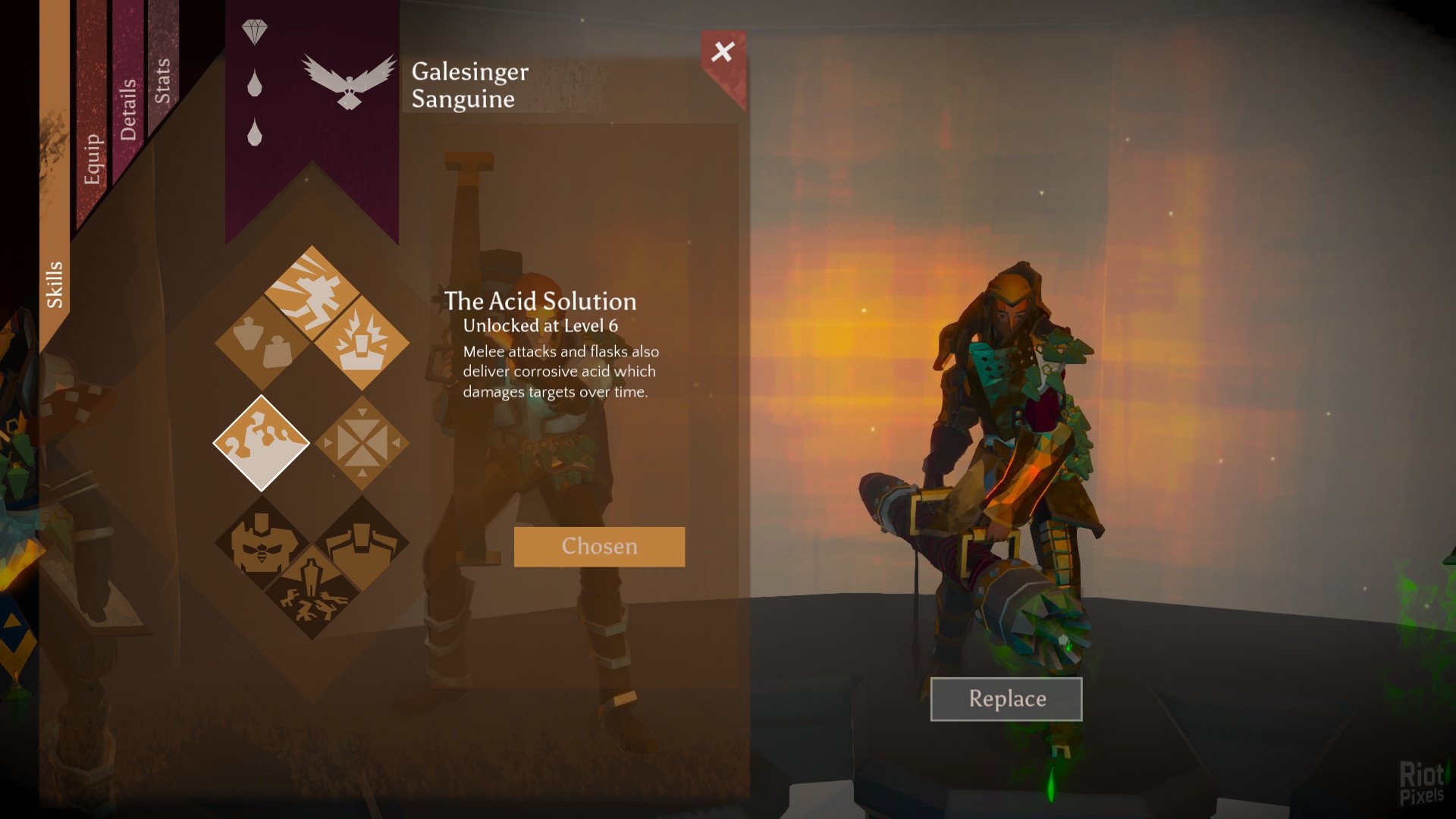The height and width of the screenshot is (819, 1456).
Task: Show the Stats tab
Action: coord(162,80)
